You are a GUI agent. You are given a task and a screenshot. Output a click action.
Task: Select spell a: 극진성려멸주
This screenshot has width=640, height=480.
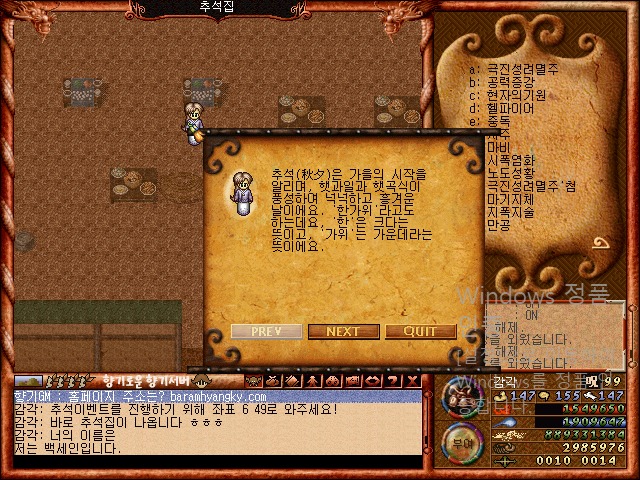[x=522, y=69]
